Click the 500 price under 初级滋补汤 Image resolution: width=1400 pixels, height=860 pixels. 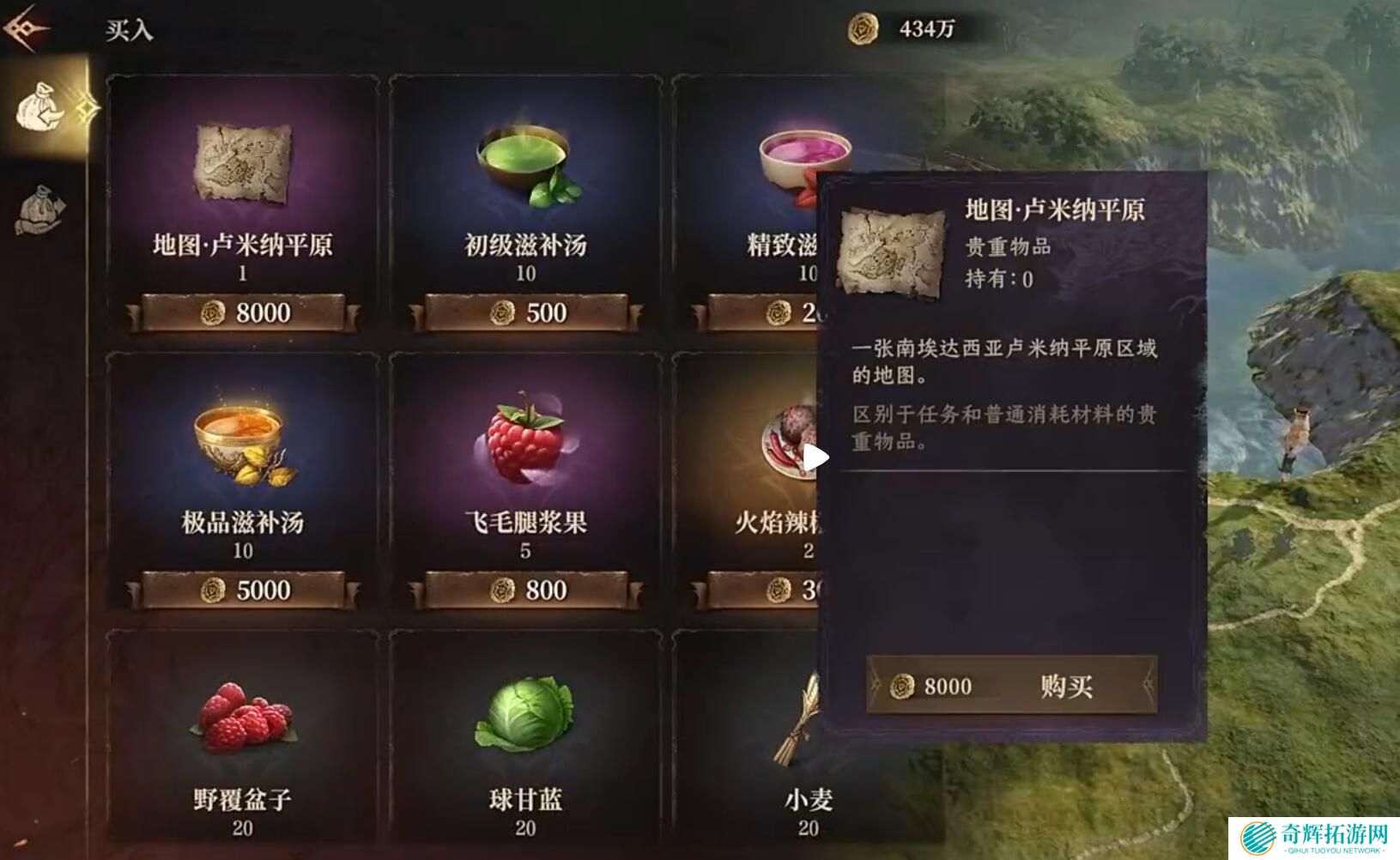coord(526,312)
